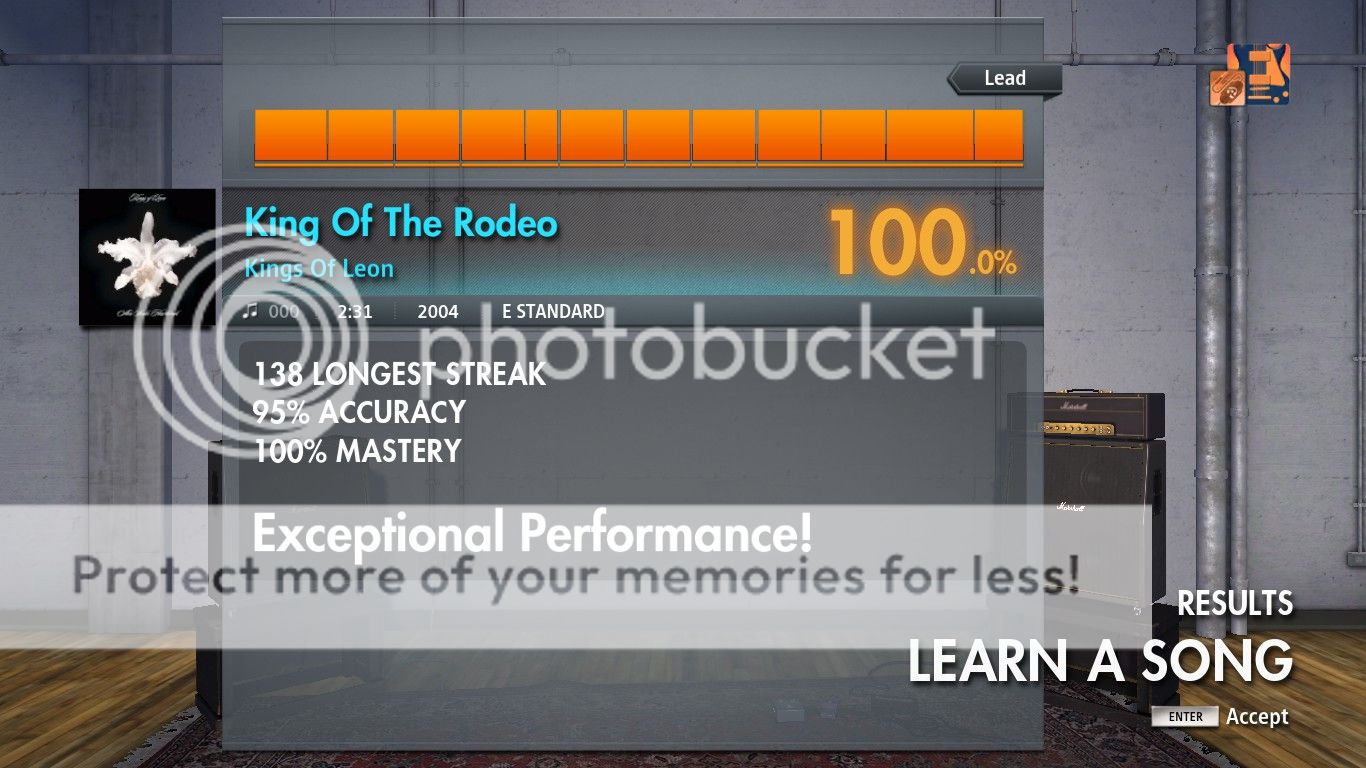Screen dimensions: 1366x768
Task: Click the orange guitar icon in the corner
Action: (1249, 75)
